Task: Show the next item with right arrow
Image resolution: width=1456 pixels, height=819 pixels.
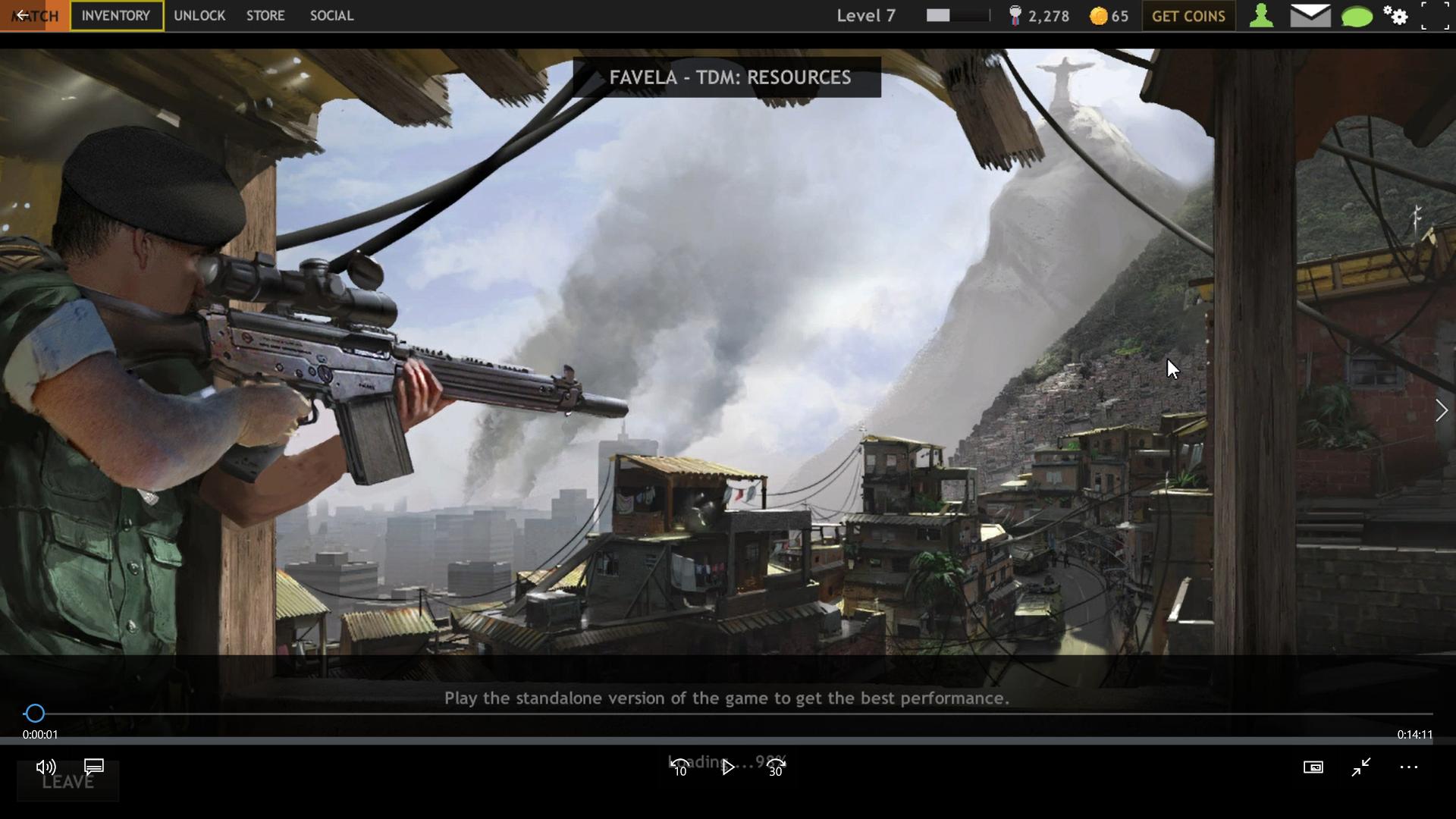Action: pyautogui.click(x=1441, y=410)
